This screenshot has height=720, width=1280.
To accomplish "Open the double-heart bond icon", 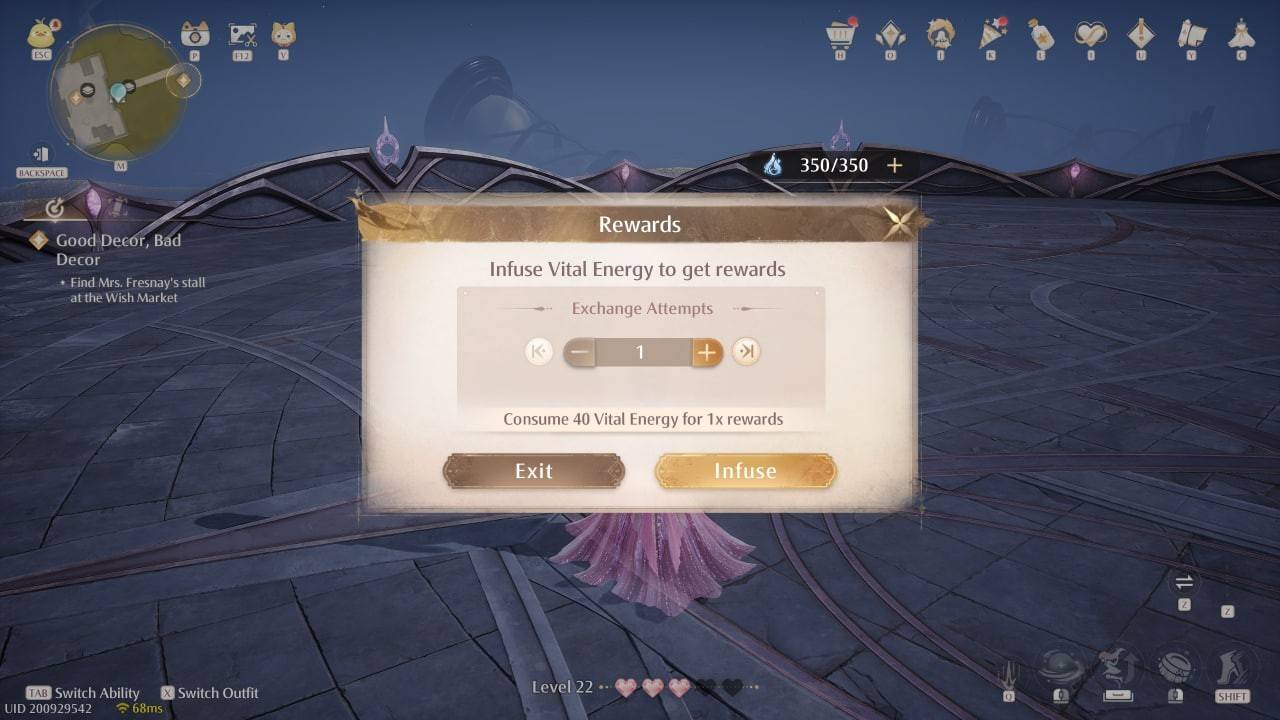I will [1091, 35].
